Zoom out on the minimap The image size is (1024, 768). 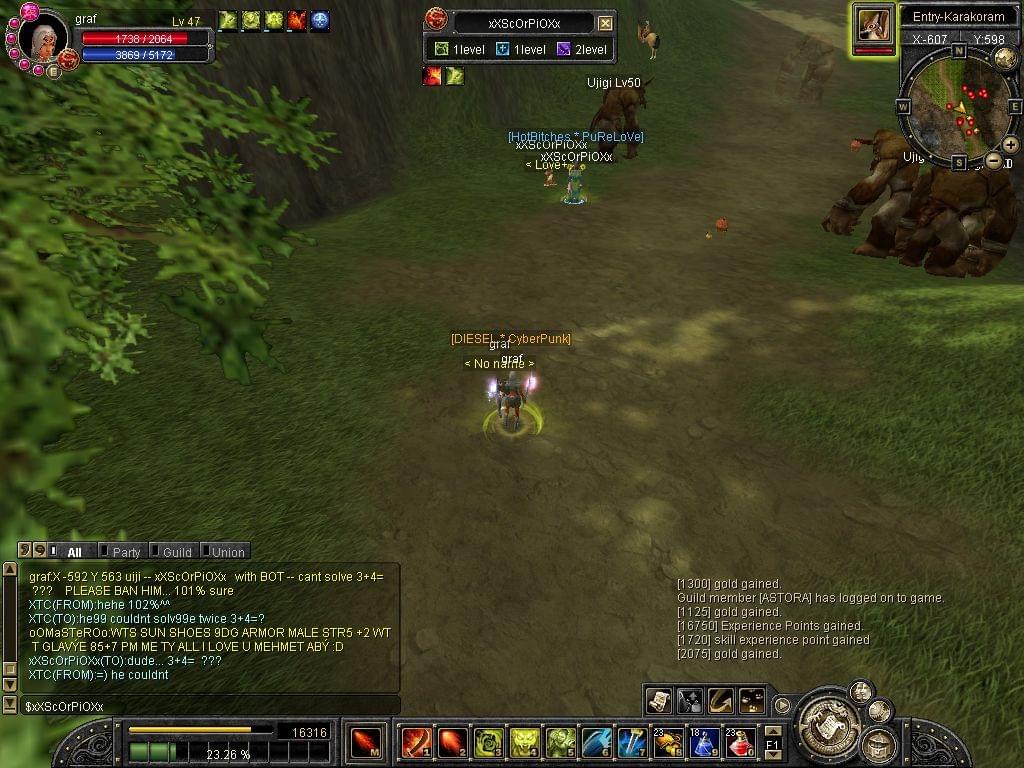point(993,160)
